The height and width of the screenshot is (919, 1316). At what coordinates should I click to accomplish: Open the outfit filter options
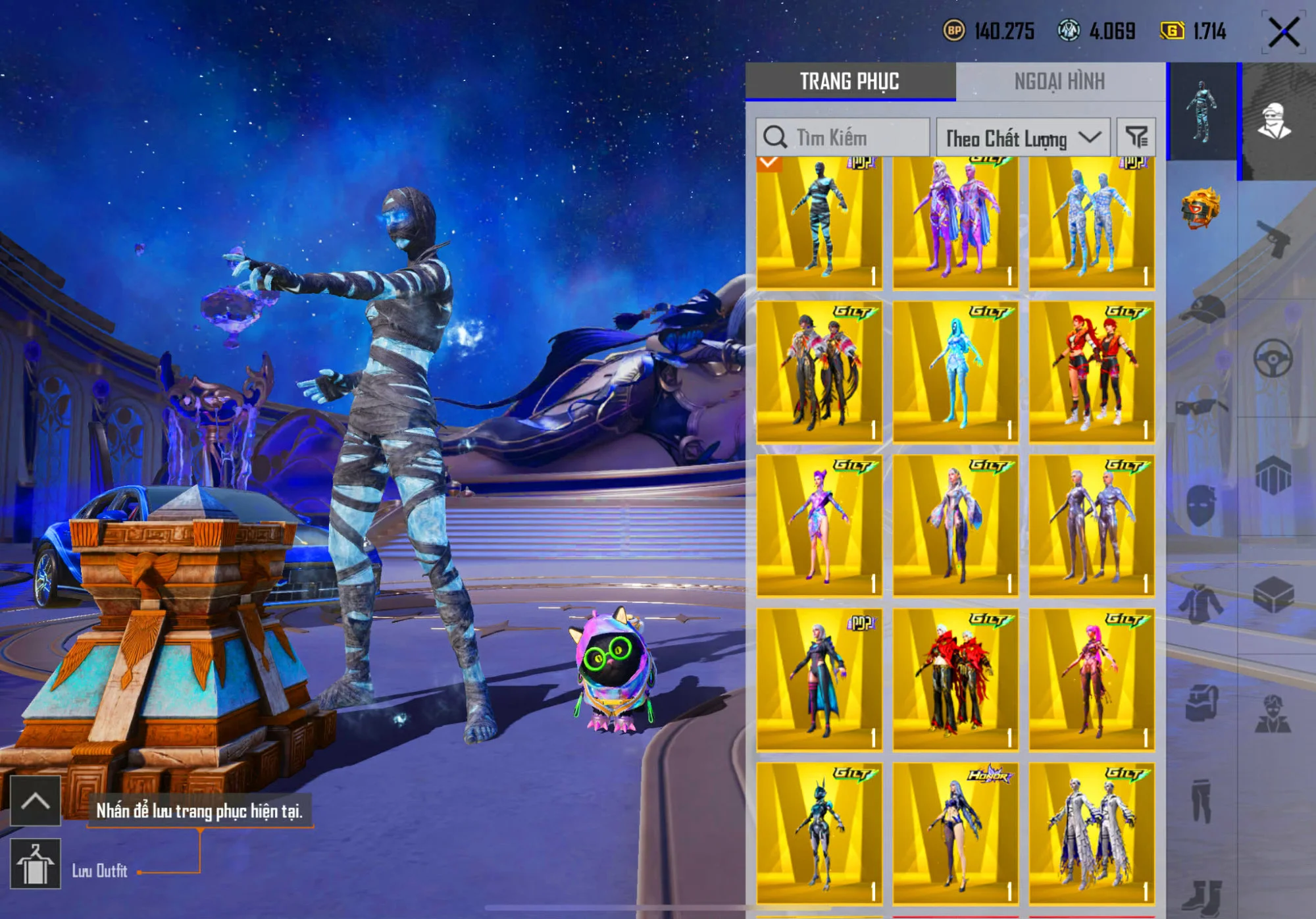[1136, 138]
